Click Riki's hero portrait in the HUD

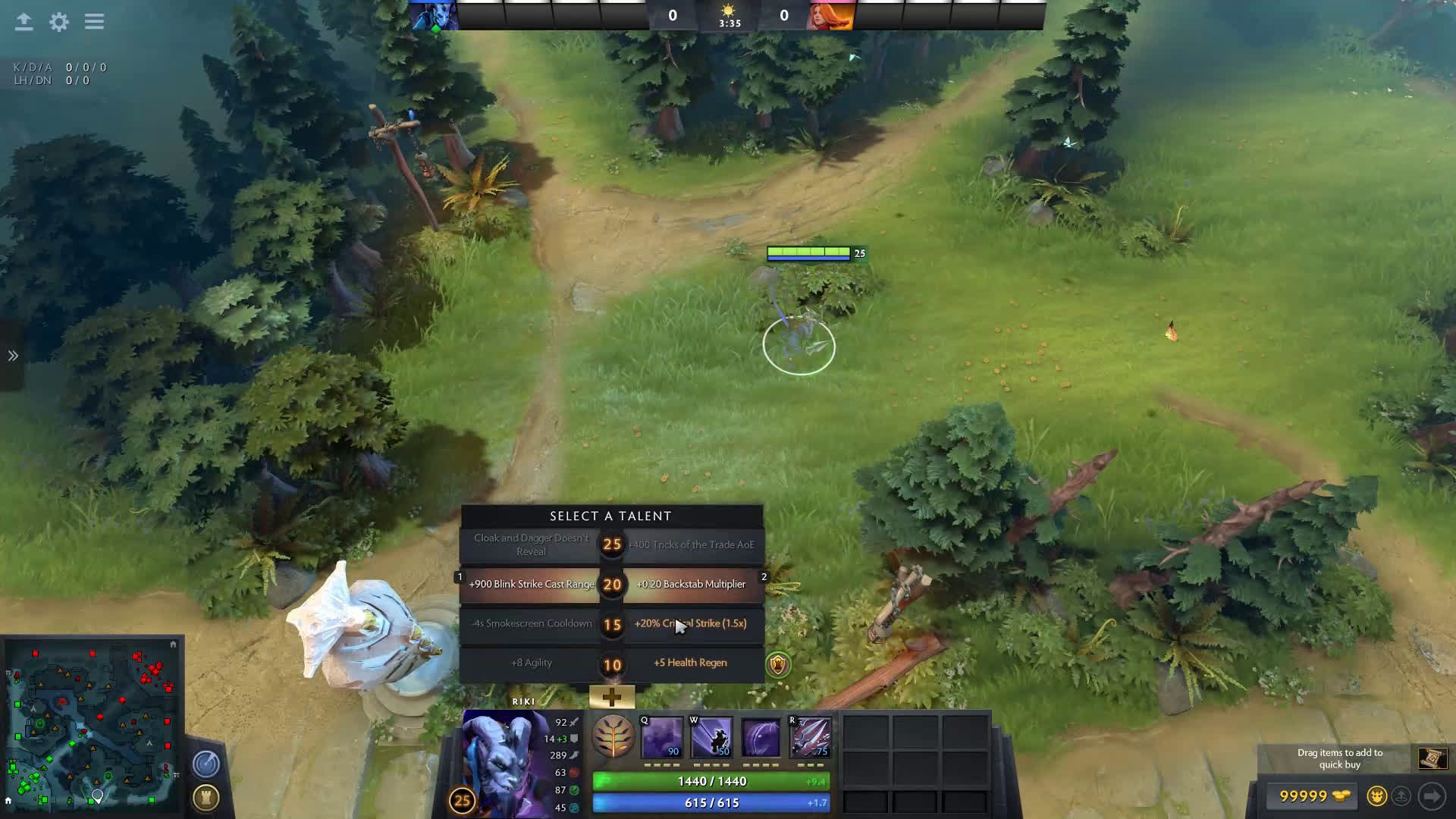coord(504,762)
